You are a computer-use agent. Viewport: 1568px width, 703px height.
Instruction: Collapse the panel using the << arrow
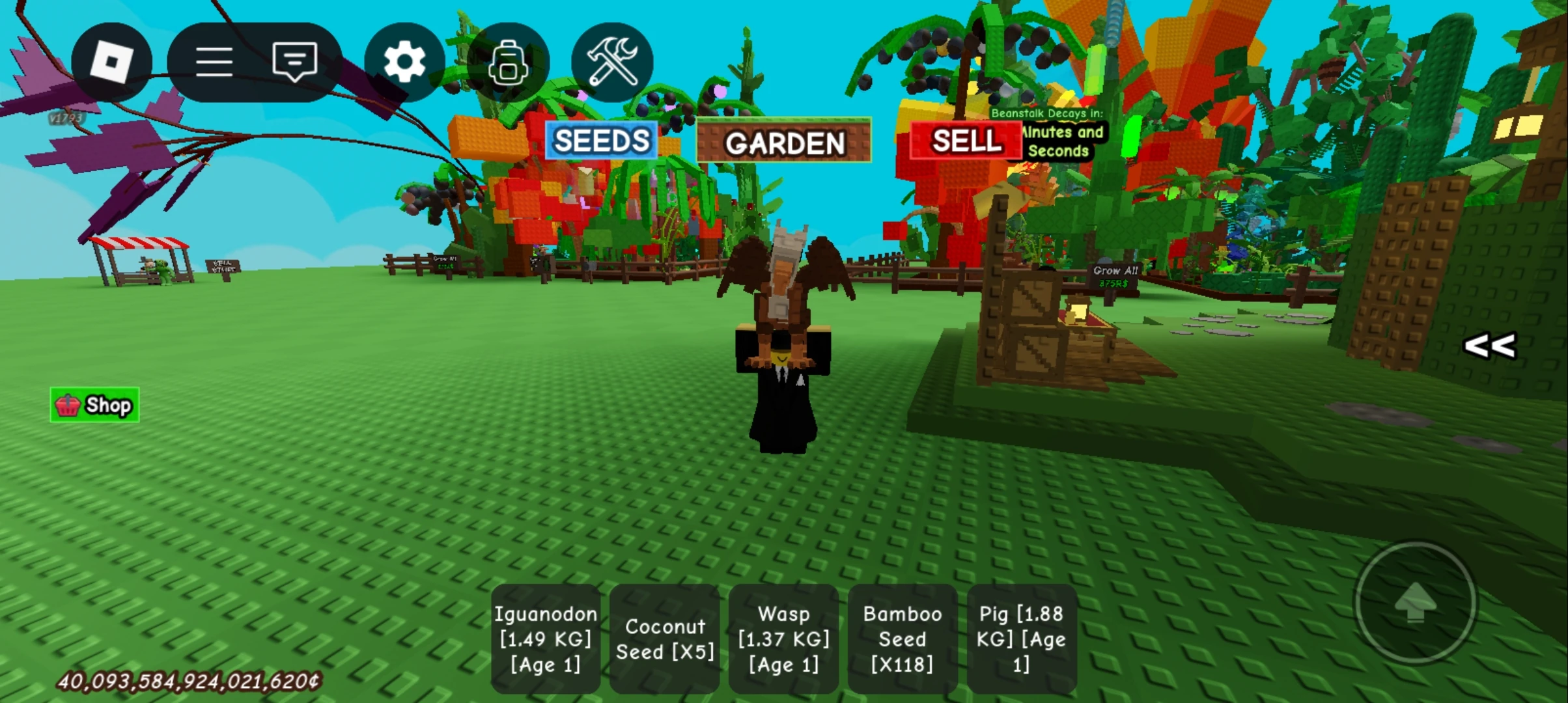coord(1491,346)
